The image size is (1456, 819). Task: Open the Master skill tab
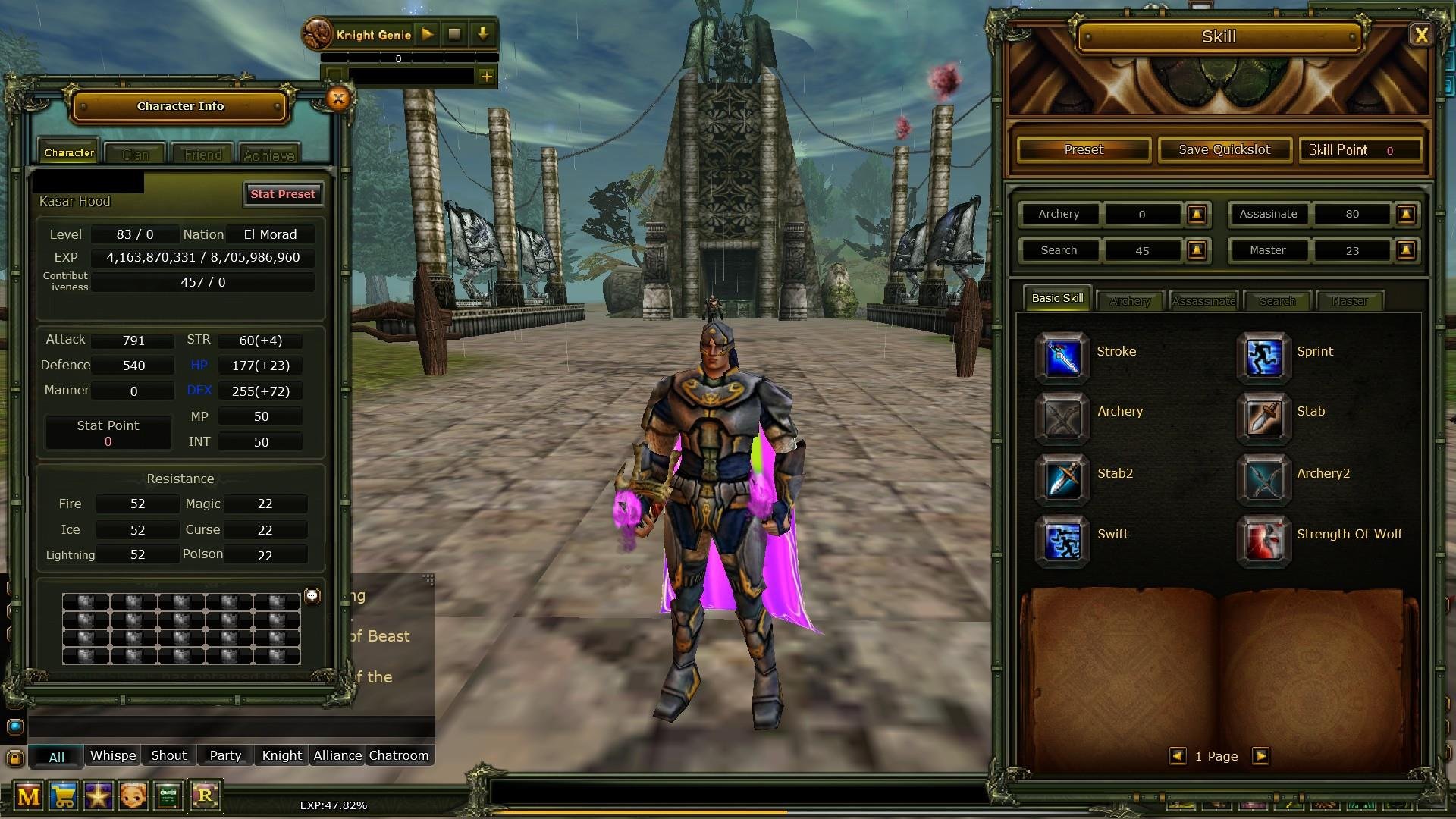click(x=1349, y=300)
